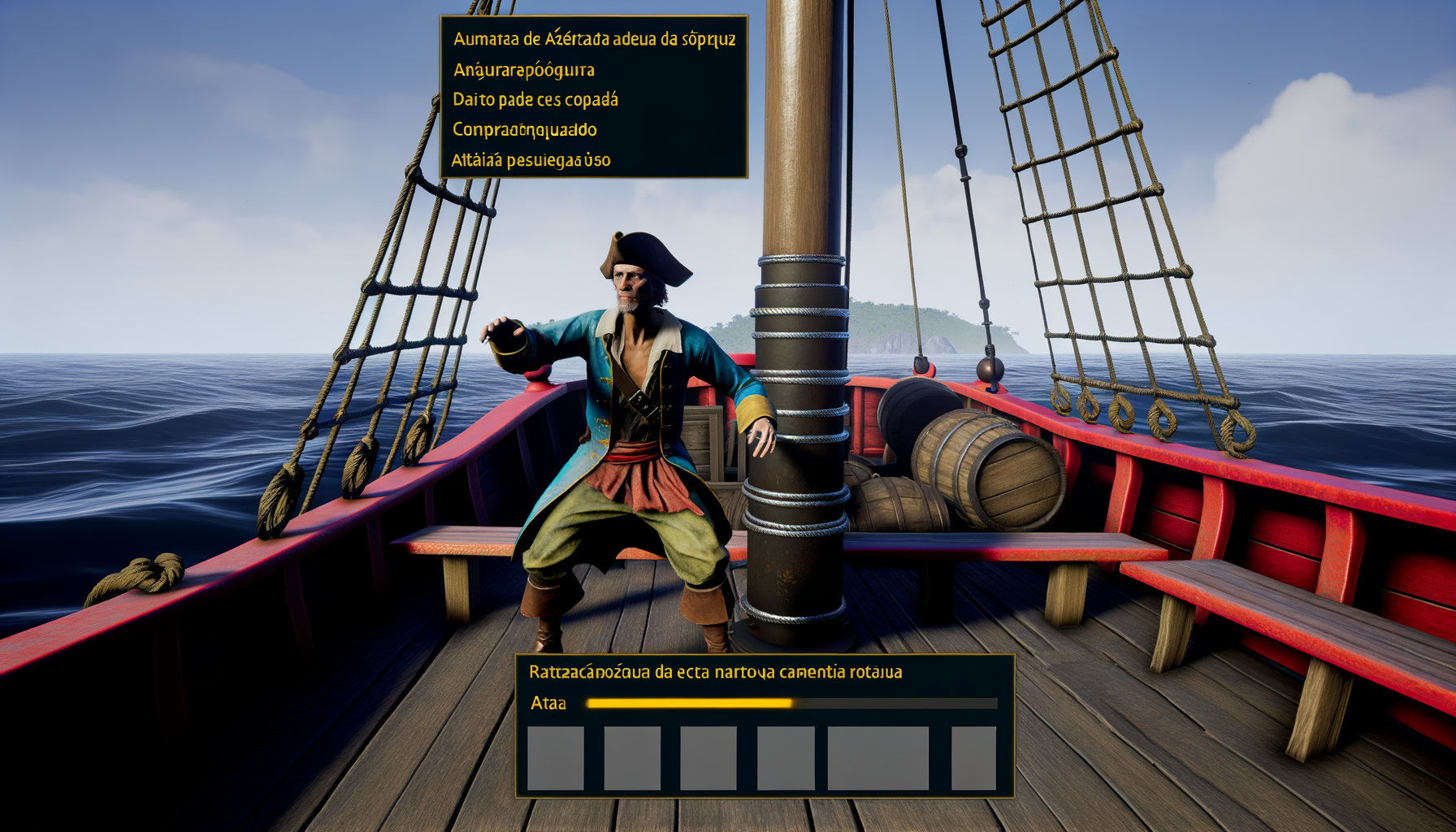Pick the "Altáiaá pesuiegaa úso" option
1456x832 pixels.
pyautogui.click(x=531, y=160)
